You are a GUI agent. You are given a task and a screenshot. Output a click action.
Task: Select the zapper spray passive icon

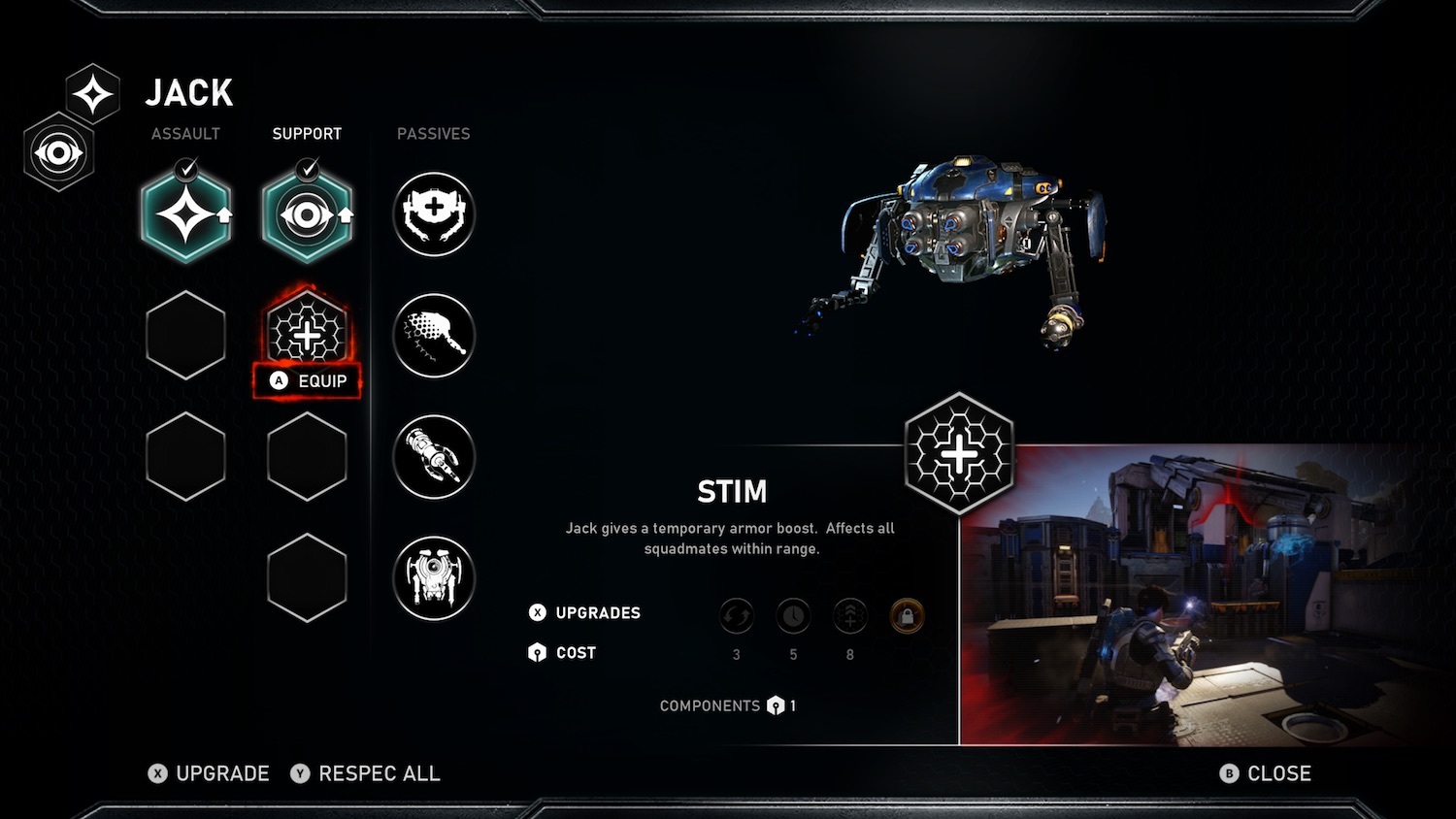coord(434,336)
